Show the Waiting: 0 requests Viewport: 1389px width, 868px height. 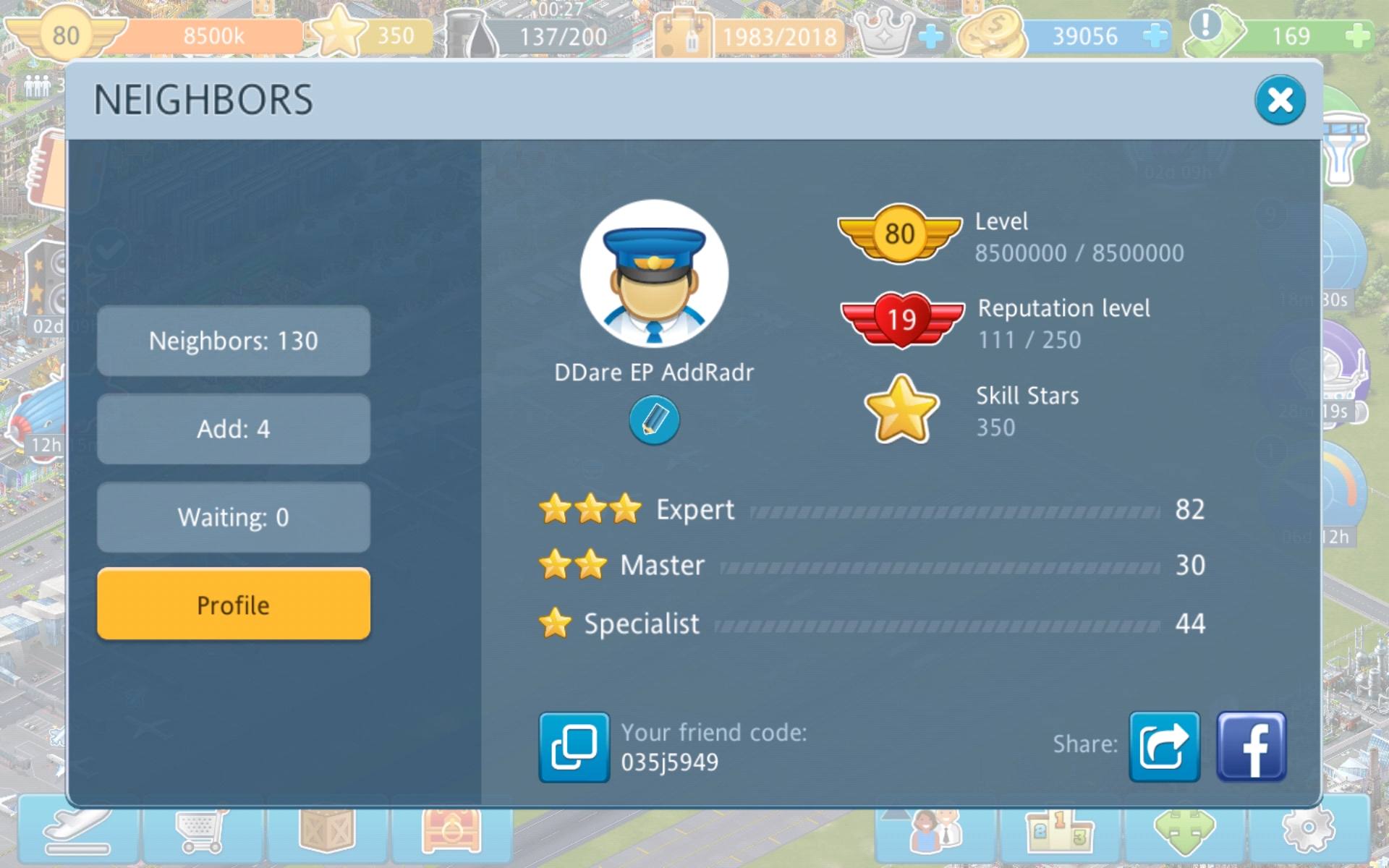(233, 517)
